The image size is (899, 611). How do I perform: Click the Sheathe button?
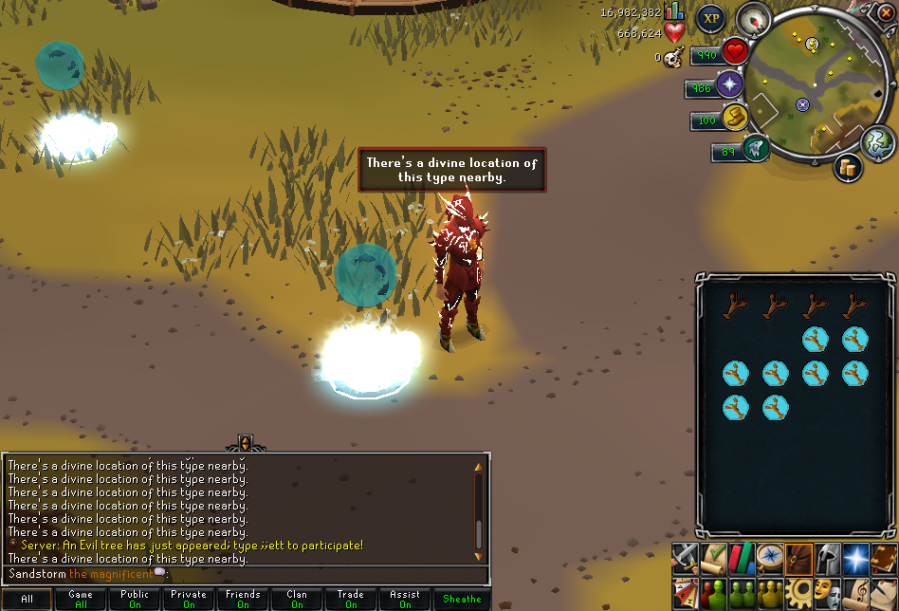(x=461, y=599)
